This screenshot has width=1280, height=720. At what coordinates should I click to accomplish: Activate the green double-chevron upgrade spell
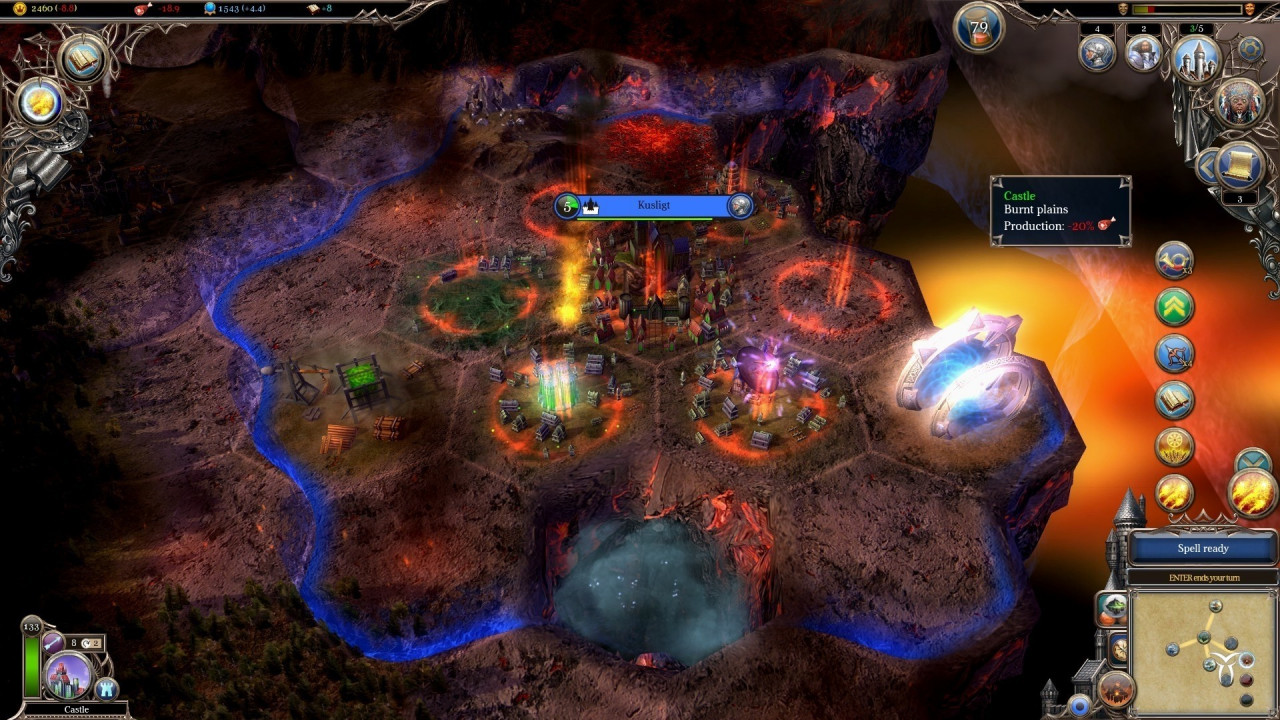pyautogui.click(x=1175, y=307)
